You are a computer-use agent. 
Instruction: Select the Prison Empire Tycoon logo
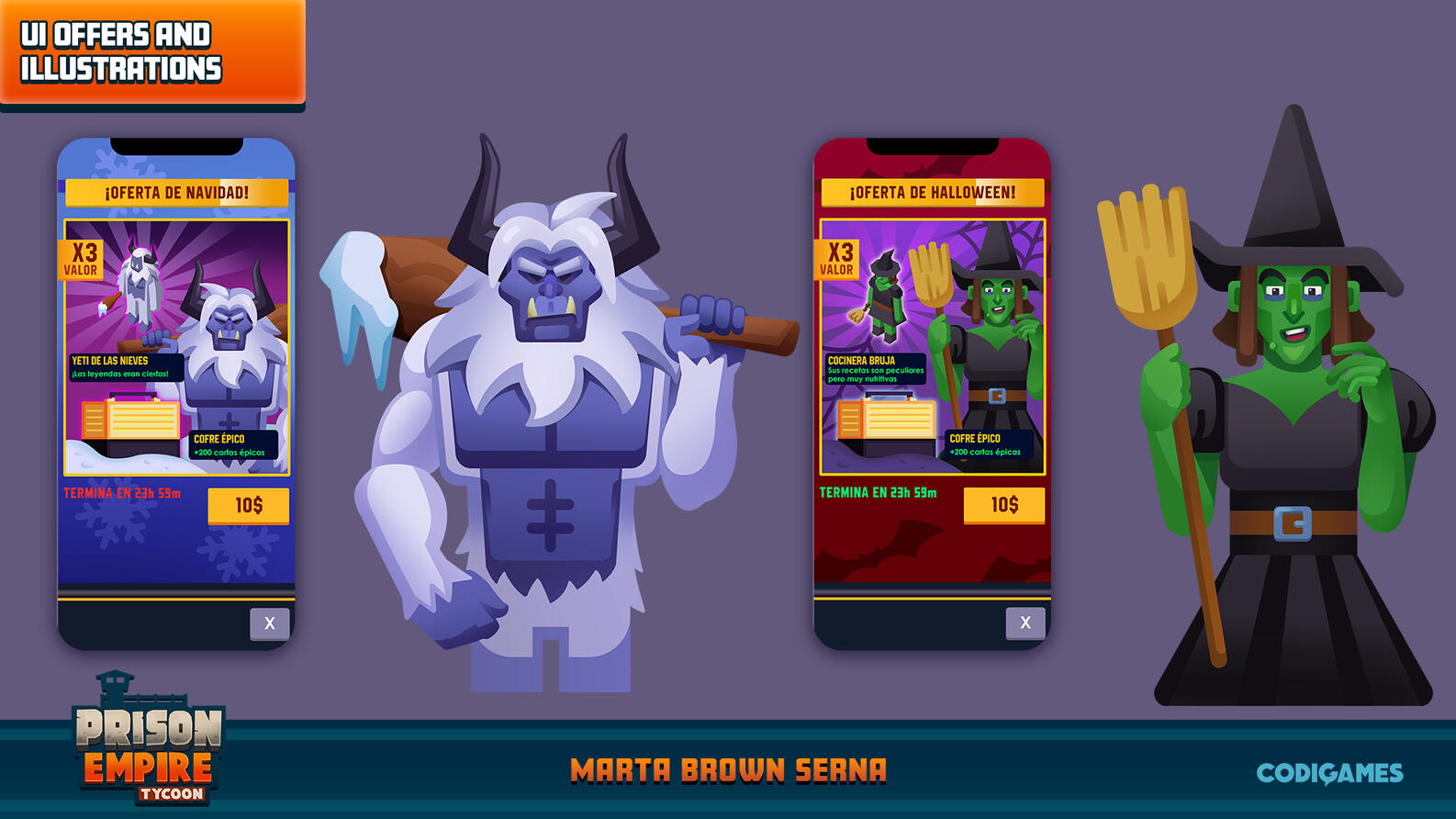pyautogui.click(x=145, y=748)
